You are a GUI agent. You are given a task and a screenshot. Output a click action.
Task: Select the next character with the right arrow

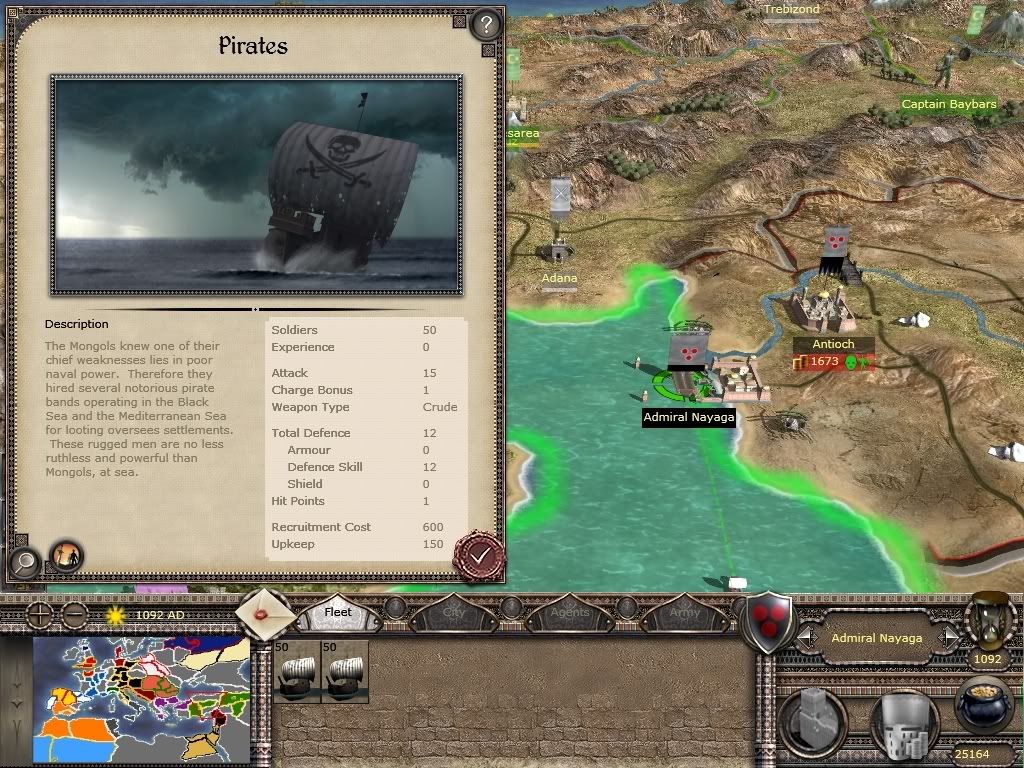949,637
